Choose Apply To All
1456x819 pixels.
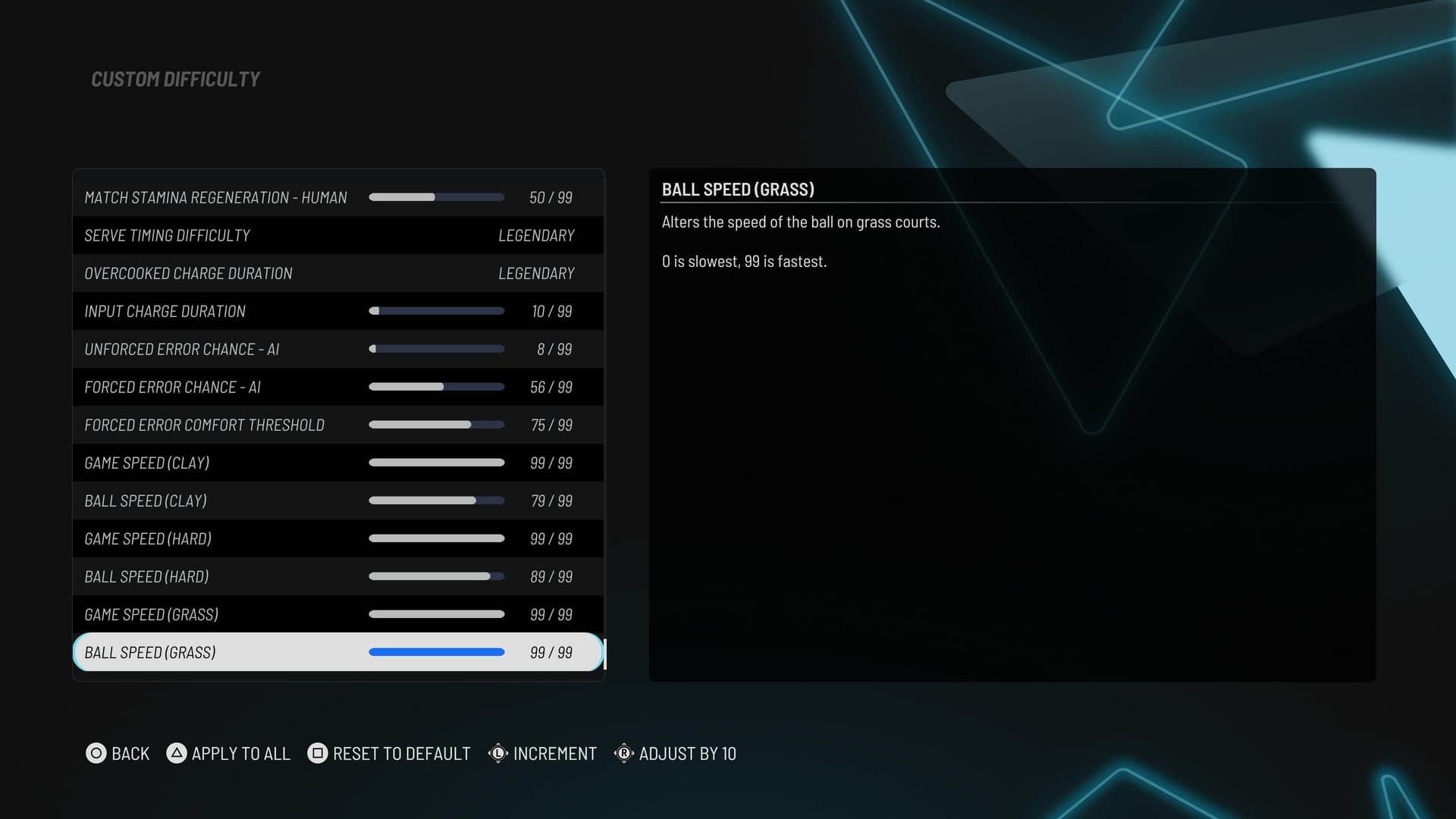(x=228, y=753)
